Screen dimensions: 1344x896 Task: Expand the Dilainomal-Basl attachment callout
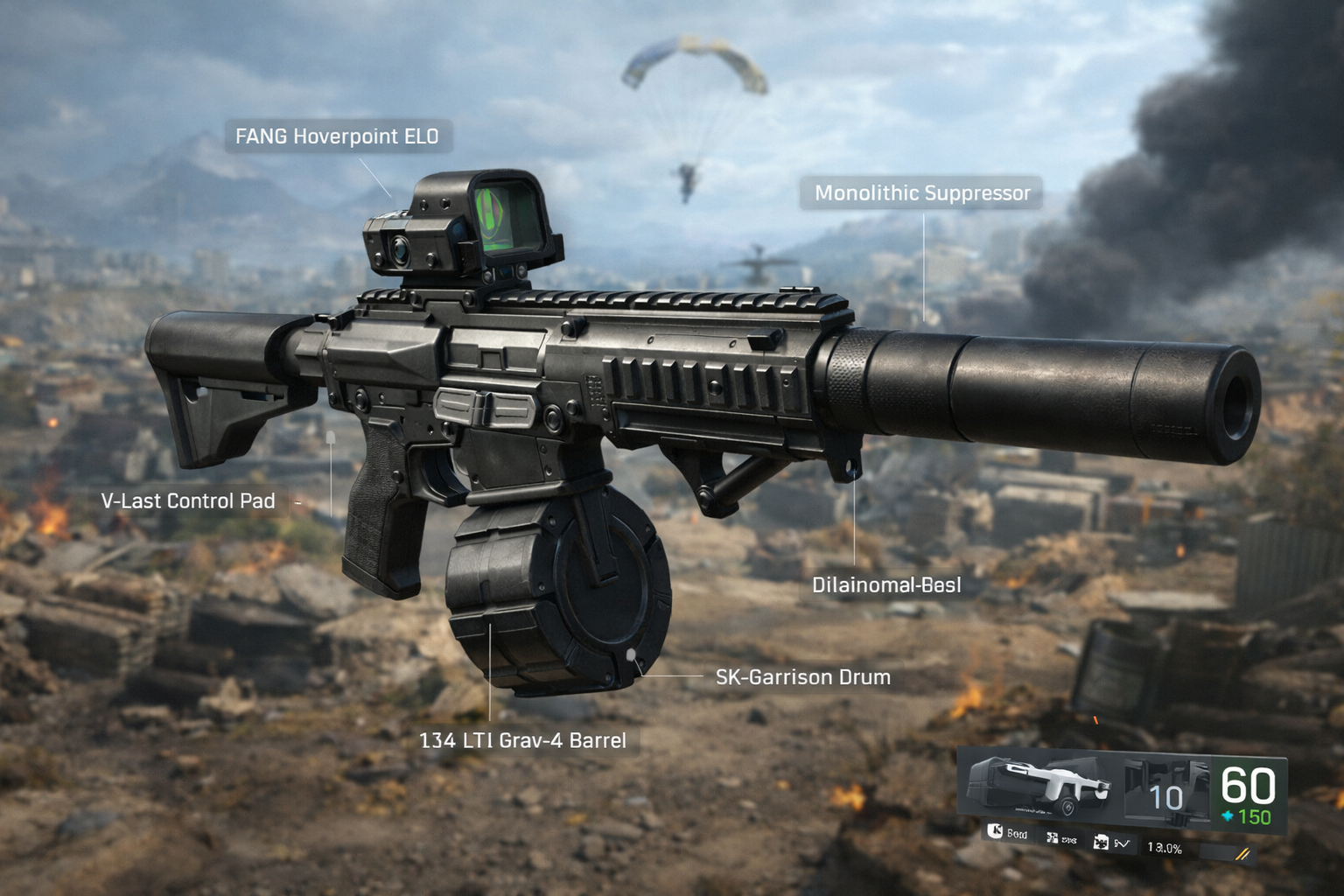point(886,584)
